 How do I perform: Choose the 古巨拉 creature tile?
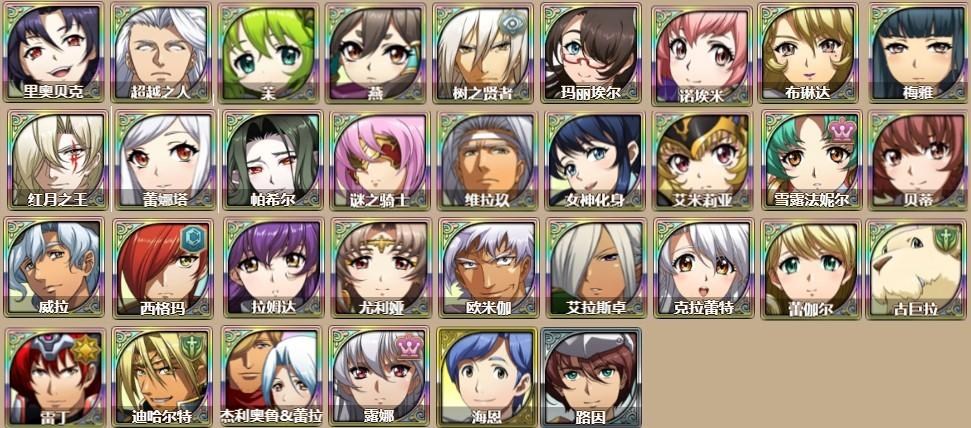(x=916, y=266)
